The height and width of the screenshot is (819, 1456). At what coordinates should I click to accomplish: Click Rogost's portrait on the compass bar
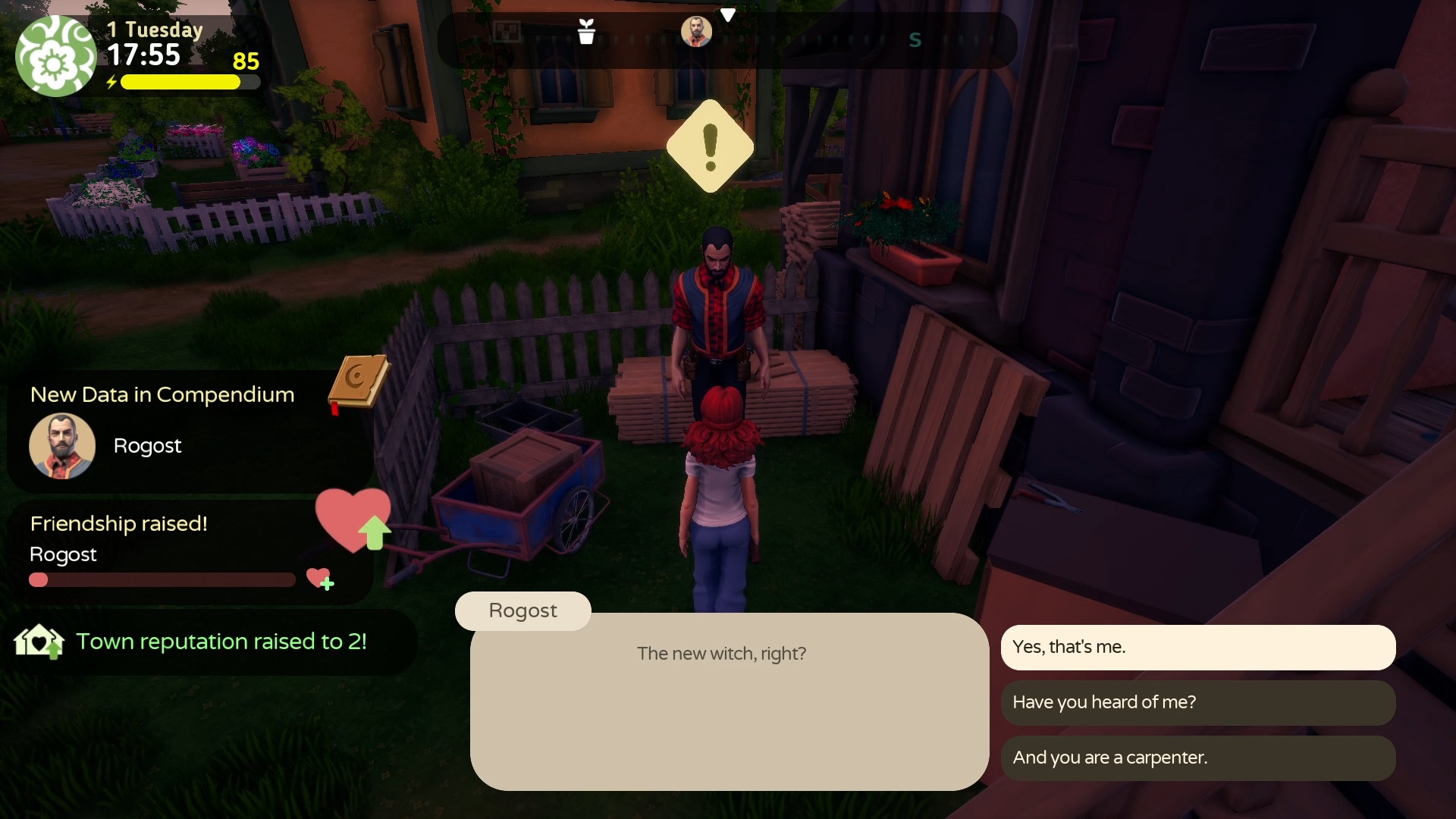click(x=696, y=32)
